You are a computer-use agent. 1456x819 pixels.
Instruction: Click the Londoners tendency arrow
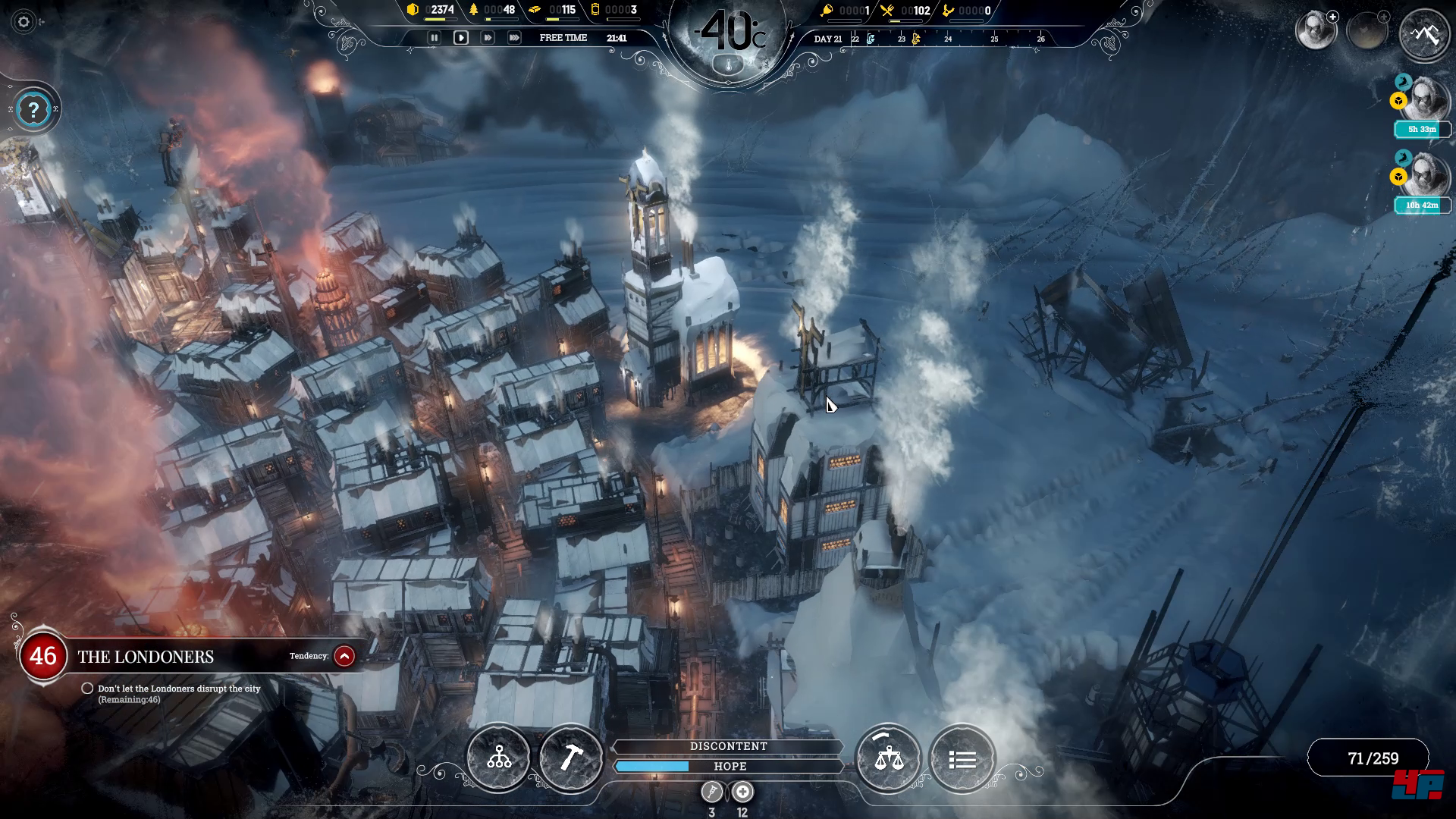(344, 656)
